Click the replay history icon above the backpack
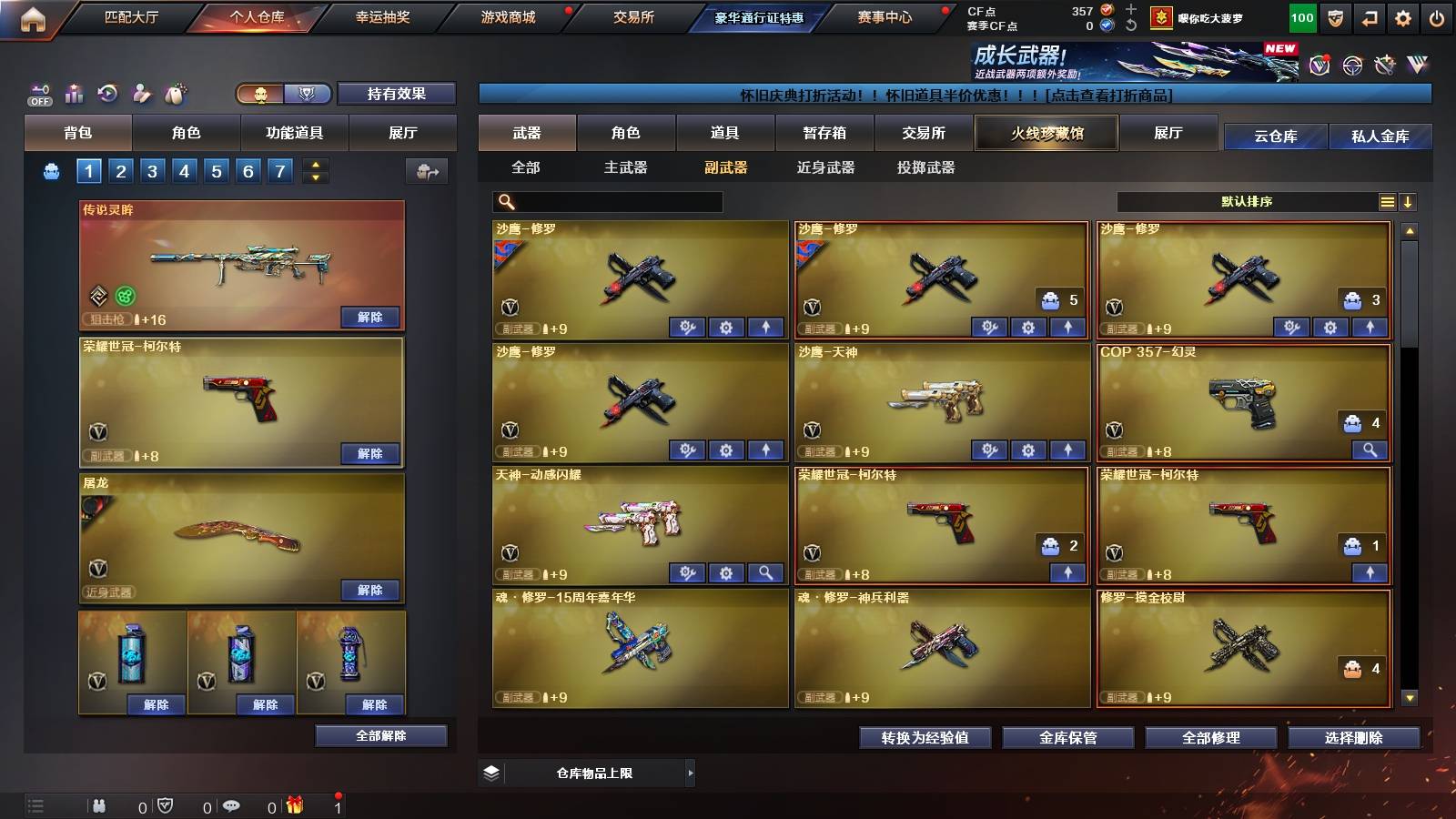This screenshot has width=1456, height=819. point(107,93)
